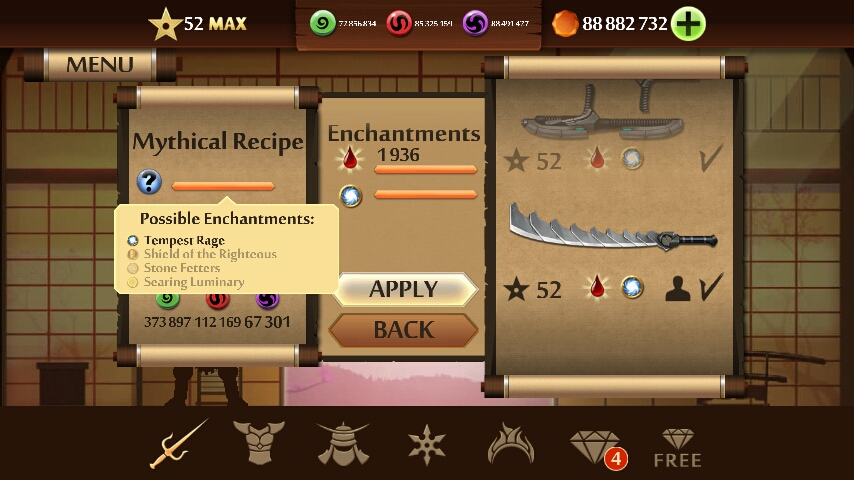The image size is (854, 480).
Task: Click the blue question mark recipe icon
Action: point(149,182)
